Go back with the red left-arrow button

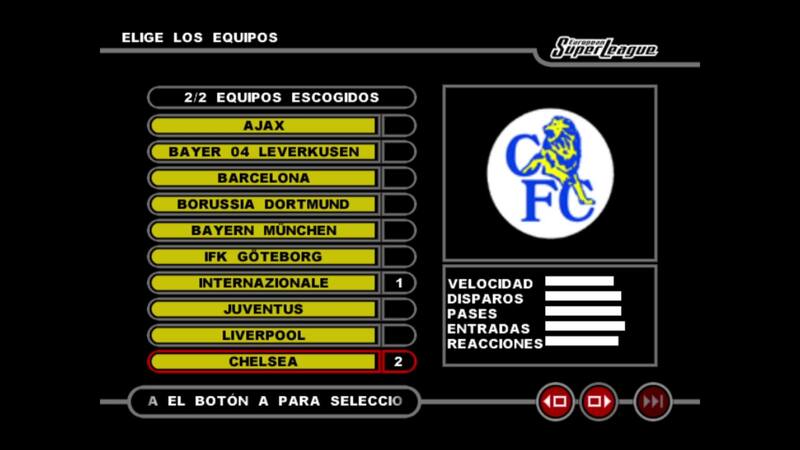(x=555, y=402)
